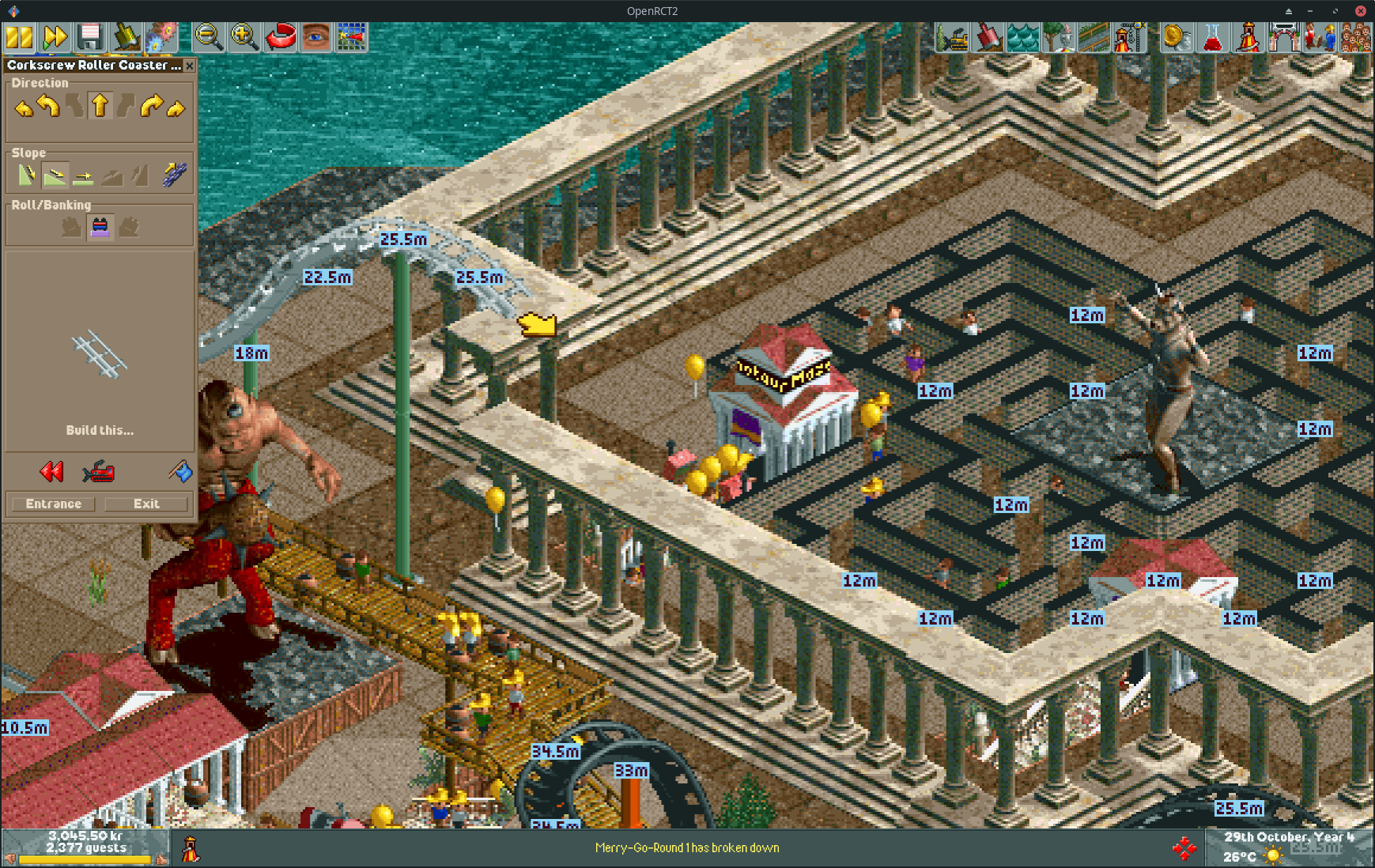
Task: Click the guest count progress bar
Action: click(x=85, y=859)
